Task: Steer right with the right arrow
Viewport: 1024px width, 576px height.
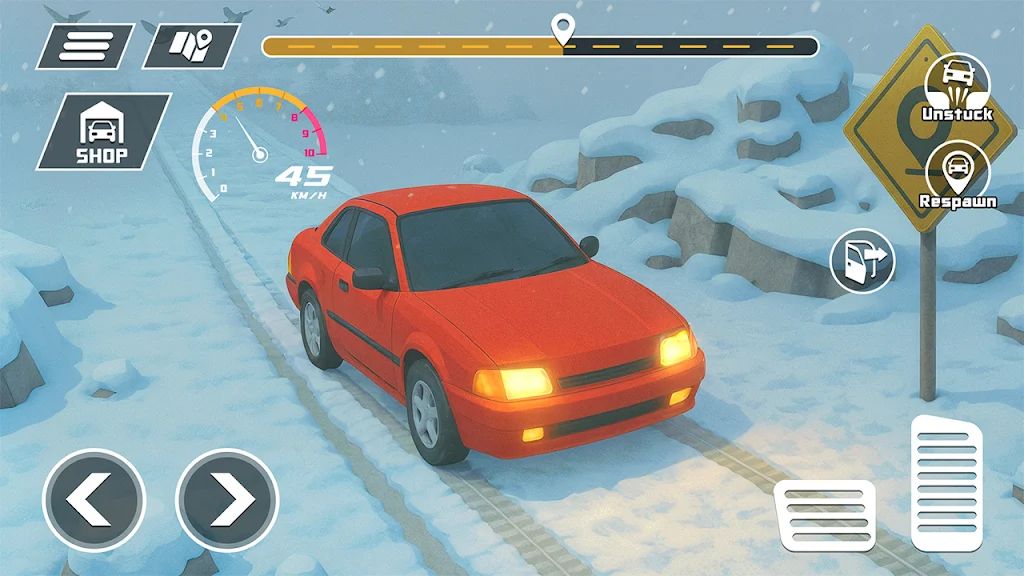Action: click(227, 499)
